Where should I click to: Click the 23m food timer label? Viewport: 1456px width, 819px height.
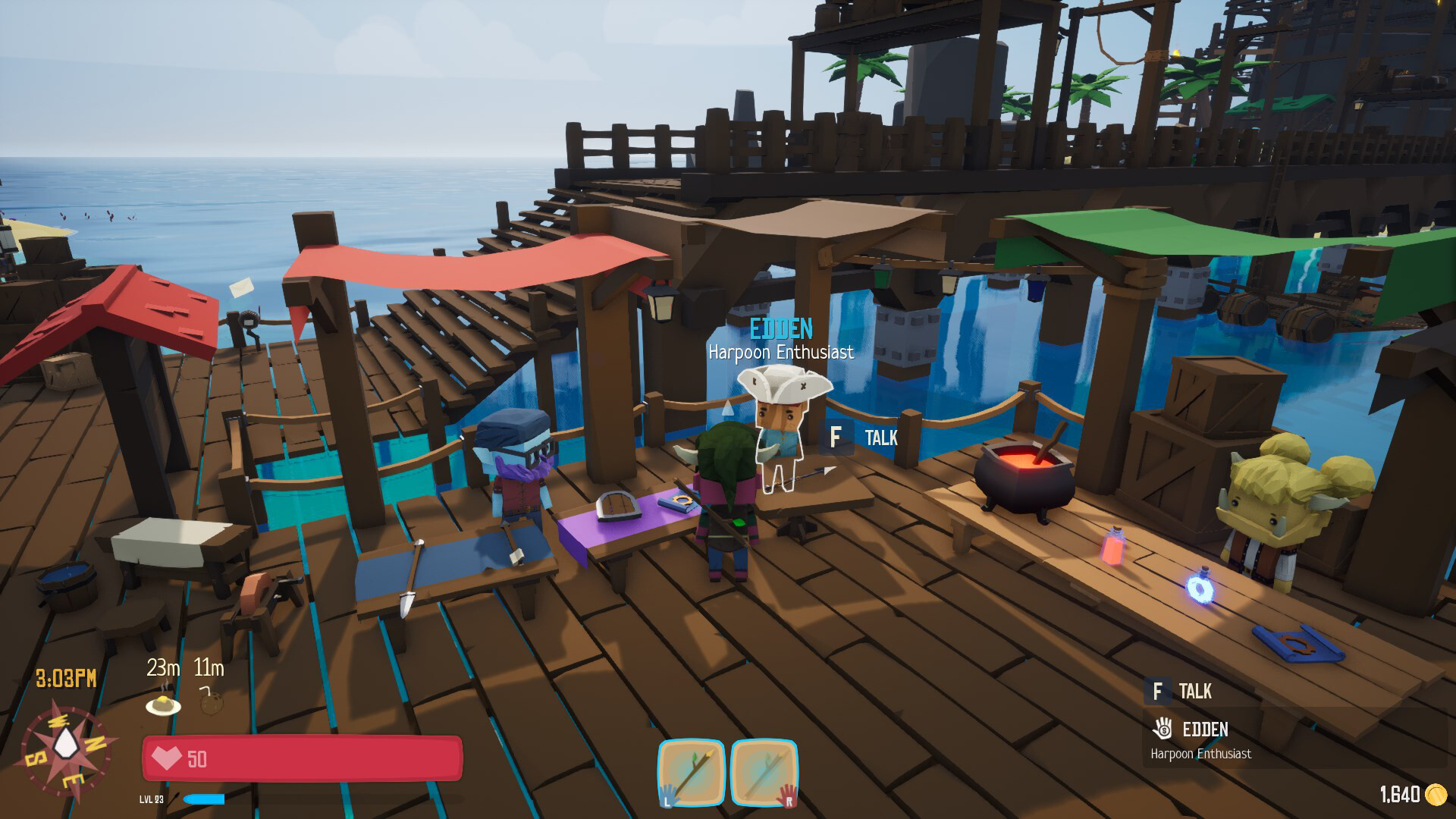164,667
